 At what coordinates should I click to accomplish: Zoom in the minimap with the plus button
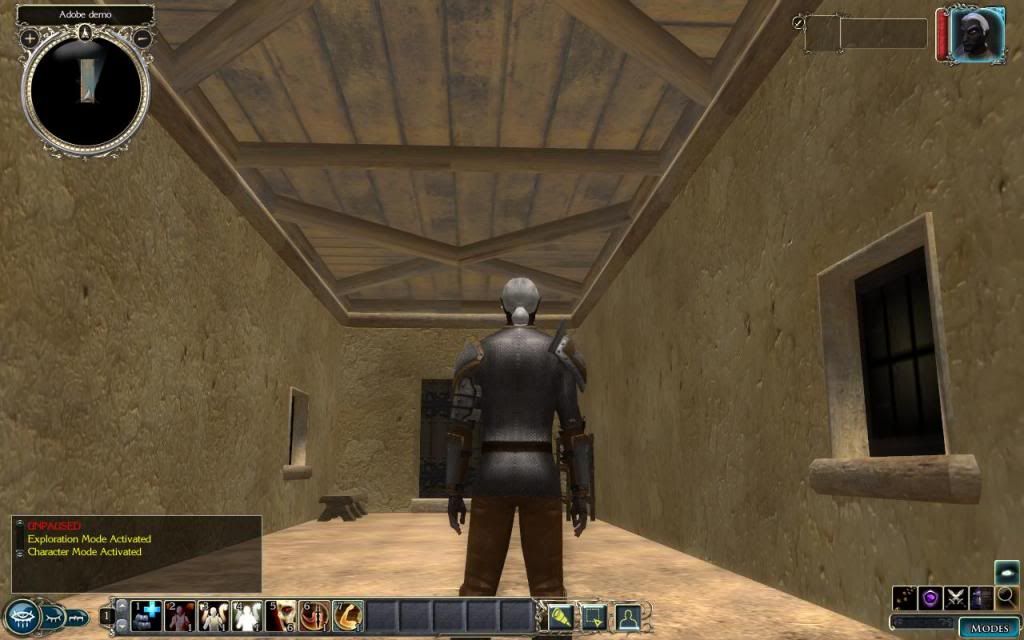tap(30, 38)
